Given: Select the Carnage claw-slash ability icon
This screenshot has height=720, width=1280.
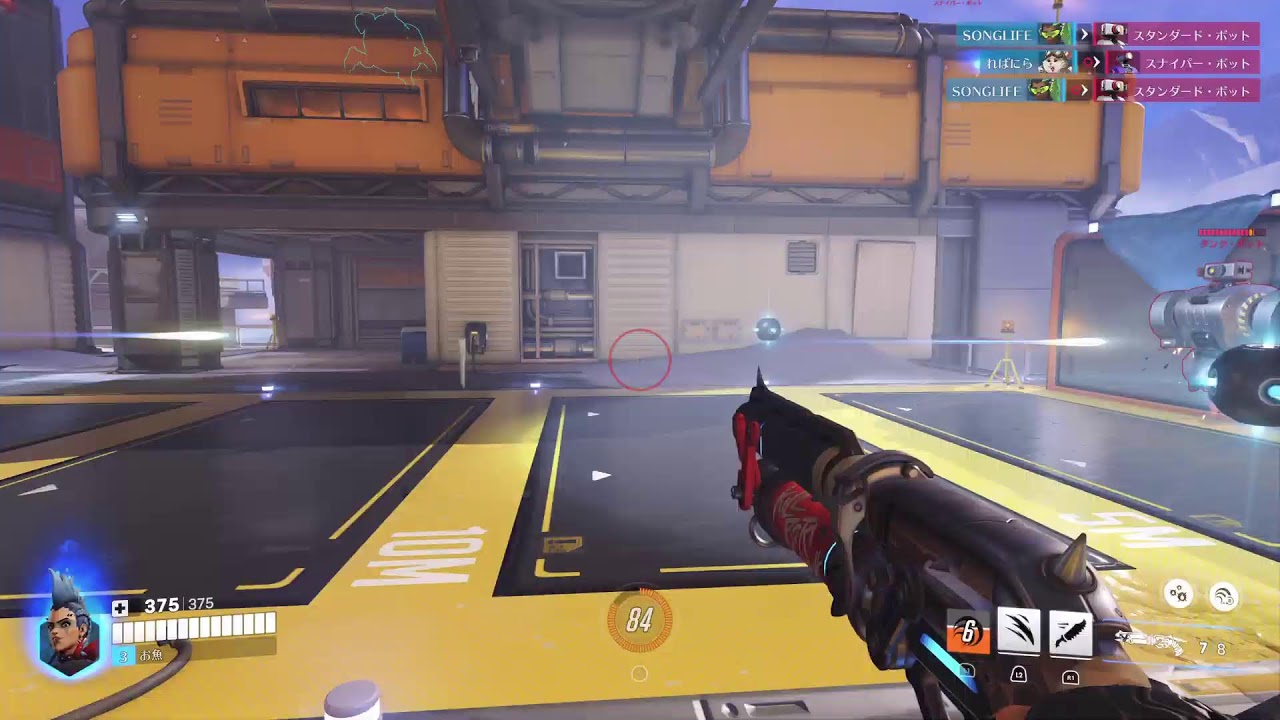Looking at the screenshot, I should (1017, 630).
